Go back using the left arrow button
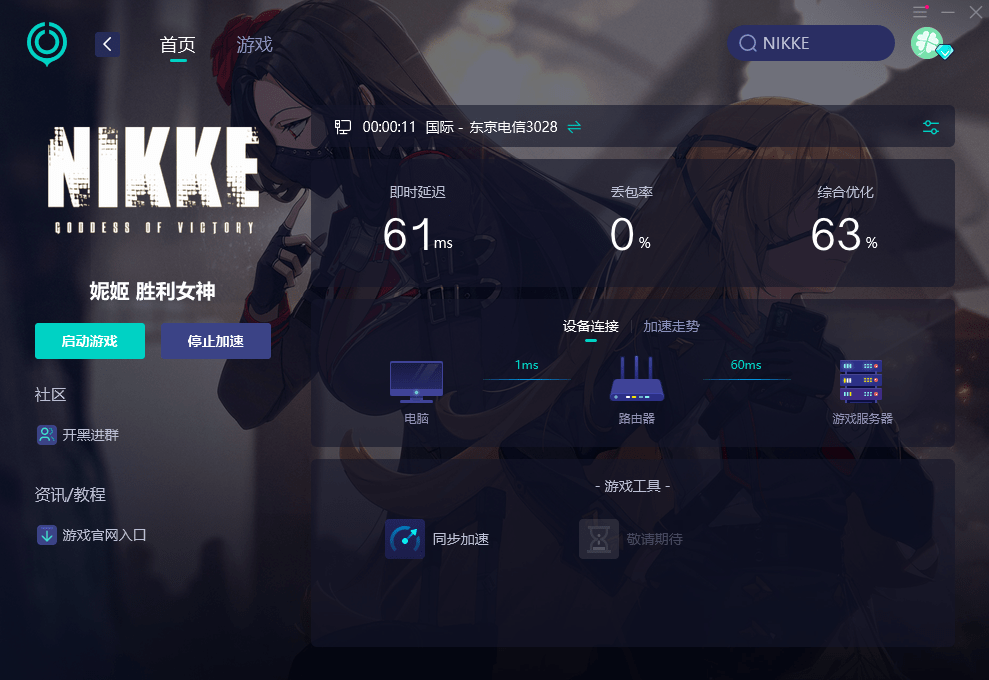The image size is (989, 680). point(108,44)
